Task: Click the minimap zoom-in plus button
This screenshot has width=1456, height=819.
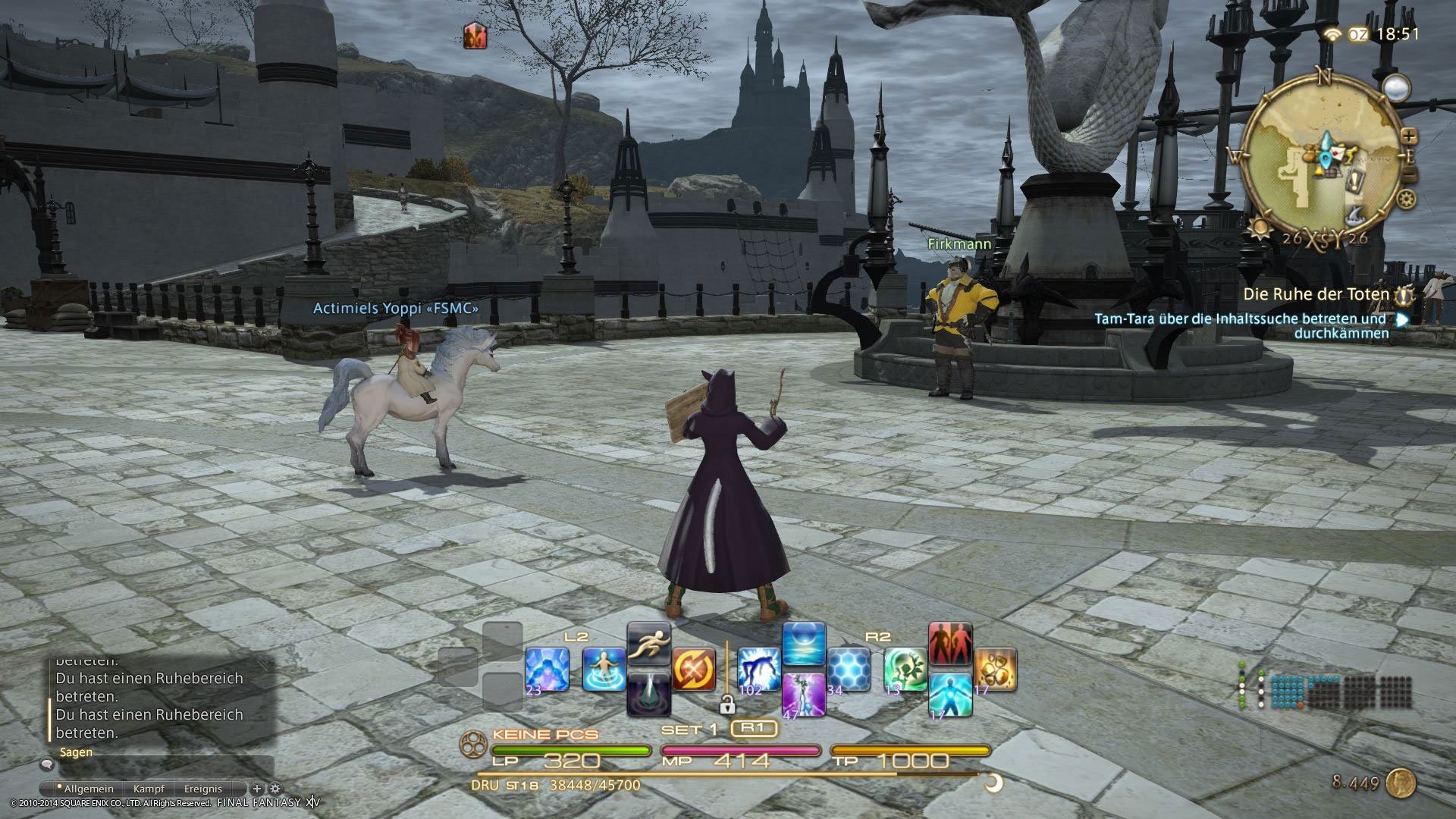Action: (1410, 136)
